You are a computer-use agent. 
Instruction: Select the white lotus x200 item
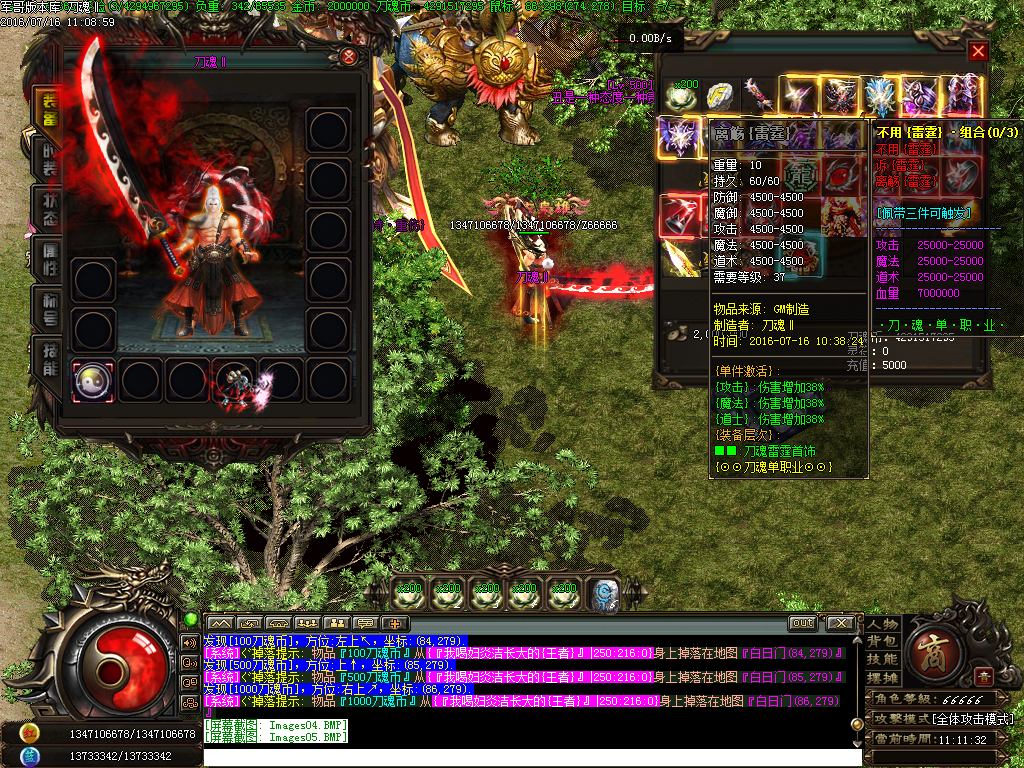[x=679, y=96]
